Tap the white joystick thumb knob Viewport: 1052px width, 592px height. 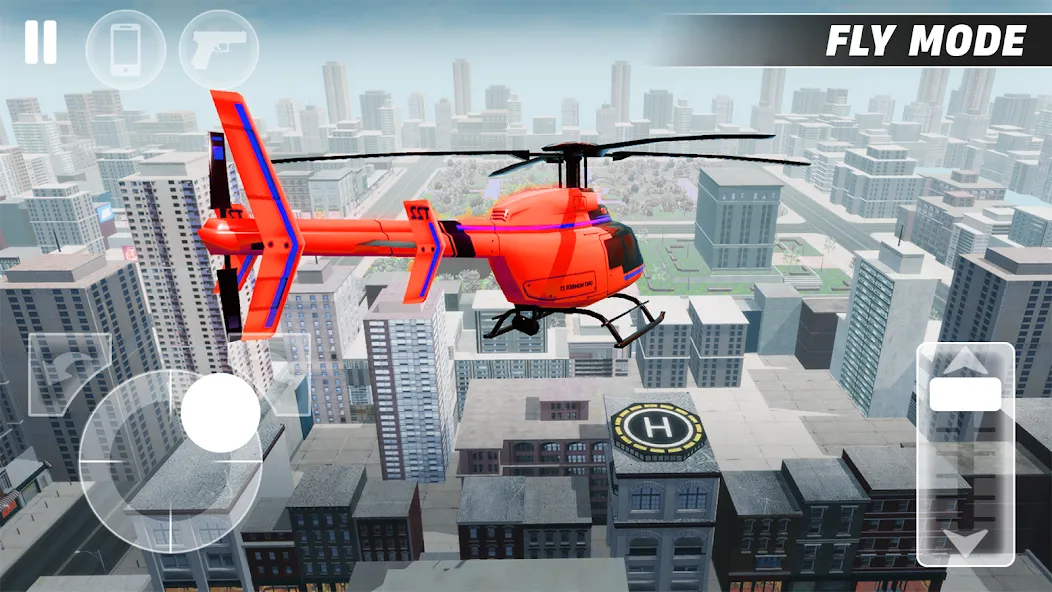coord(220,413)
